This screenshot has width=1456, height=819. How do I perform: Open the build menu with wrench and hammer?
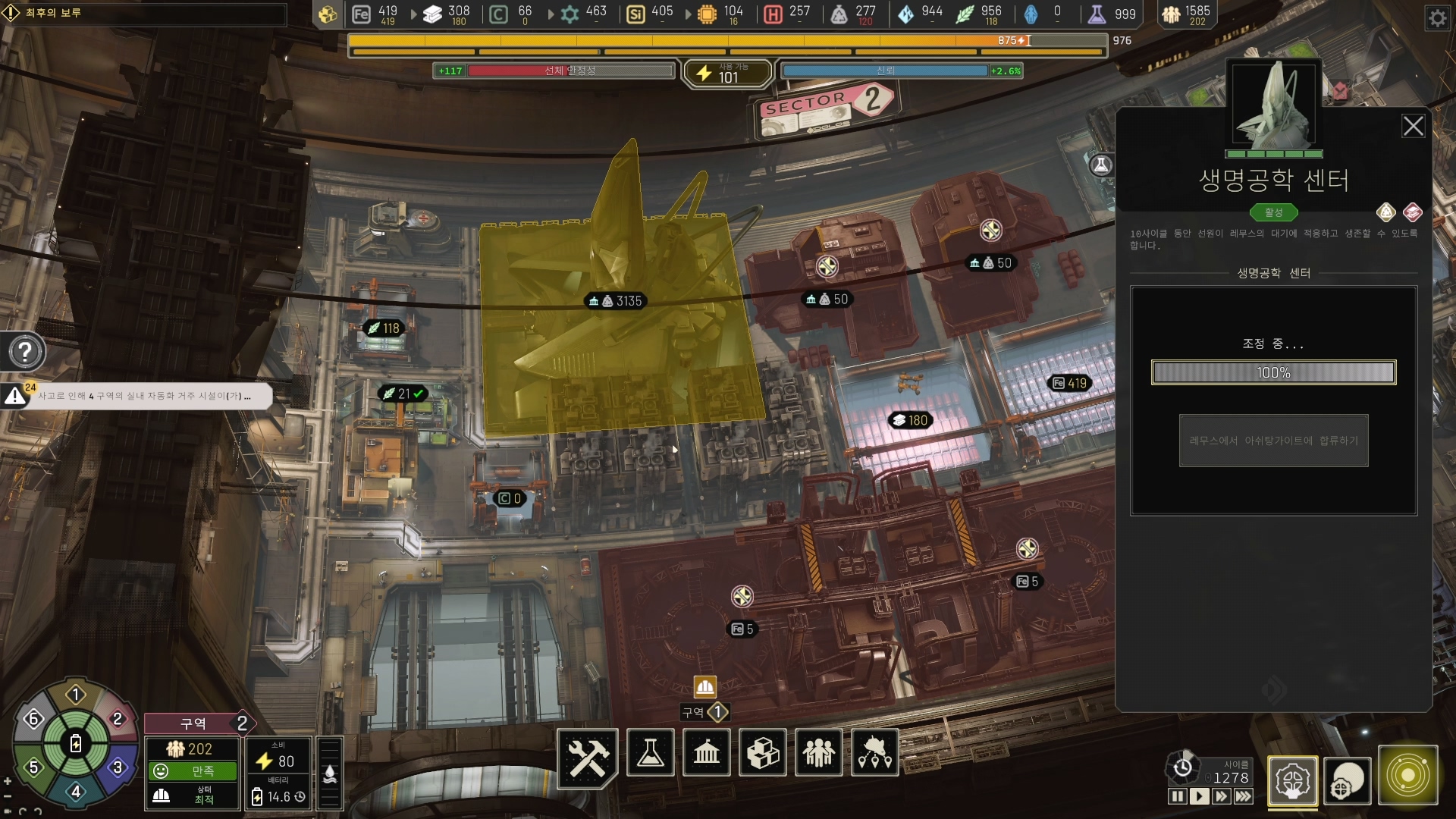(x=588, y=755)
